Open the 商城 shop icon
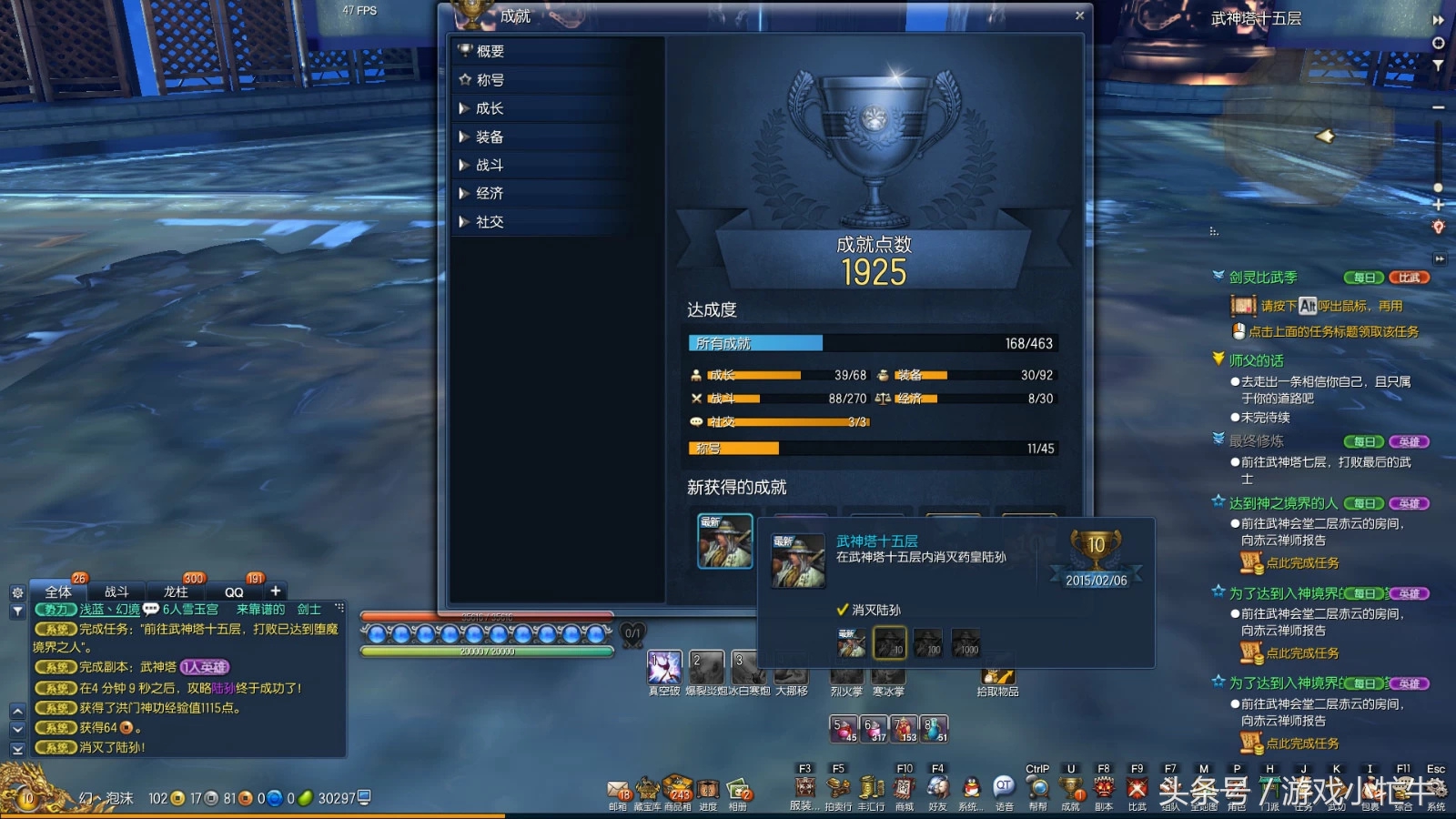The width and height of the screenshot is (1456, 819). pyautogui.click(x=904, y=788)
